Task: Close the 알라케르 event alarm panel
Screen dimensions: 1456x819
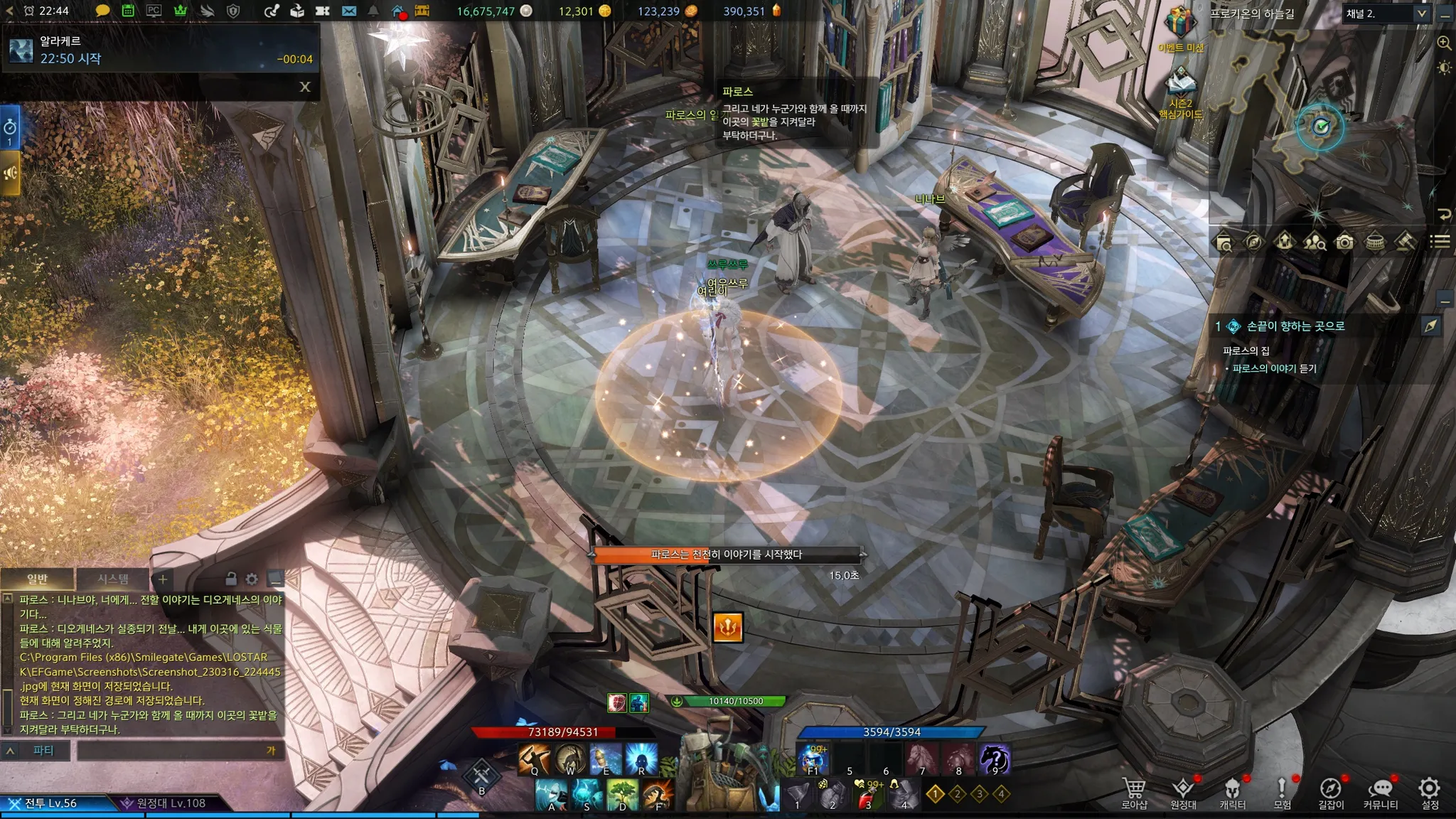Action: pyautogui.click(x=305, y=87)
